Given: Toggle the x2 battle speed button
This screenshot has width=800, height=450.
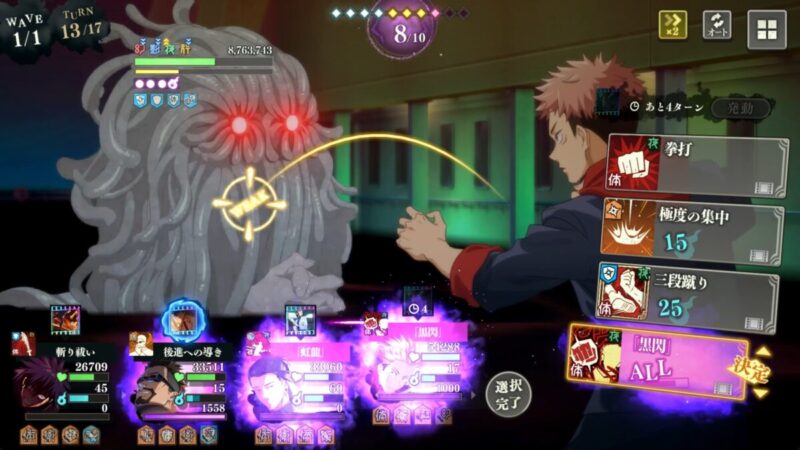Looking at the screenshot, I should (672, 26).
